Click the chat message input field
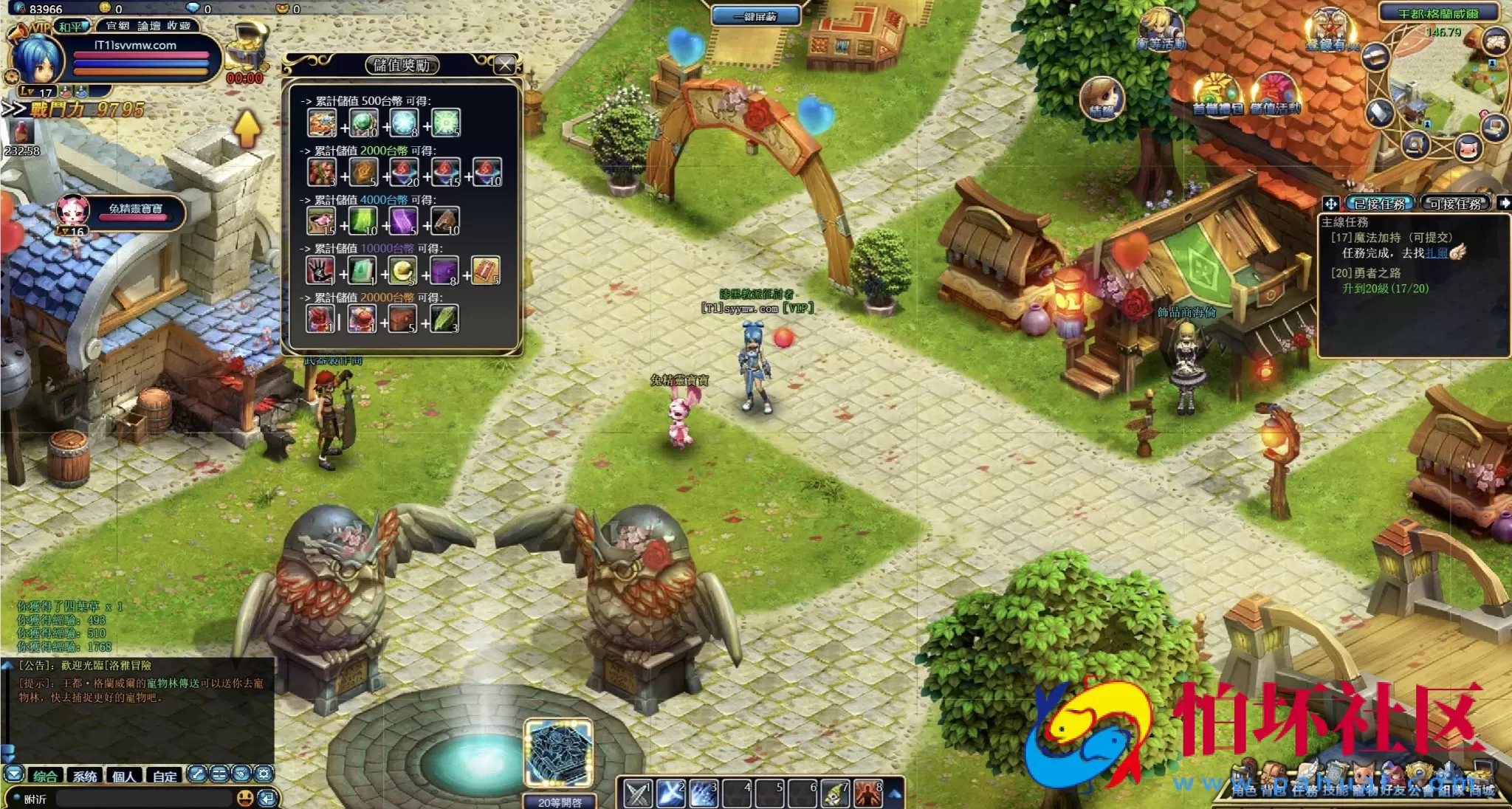 pos(144,799)
